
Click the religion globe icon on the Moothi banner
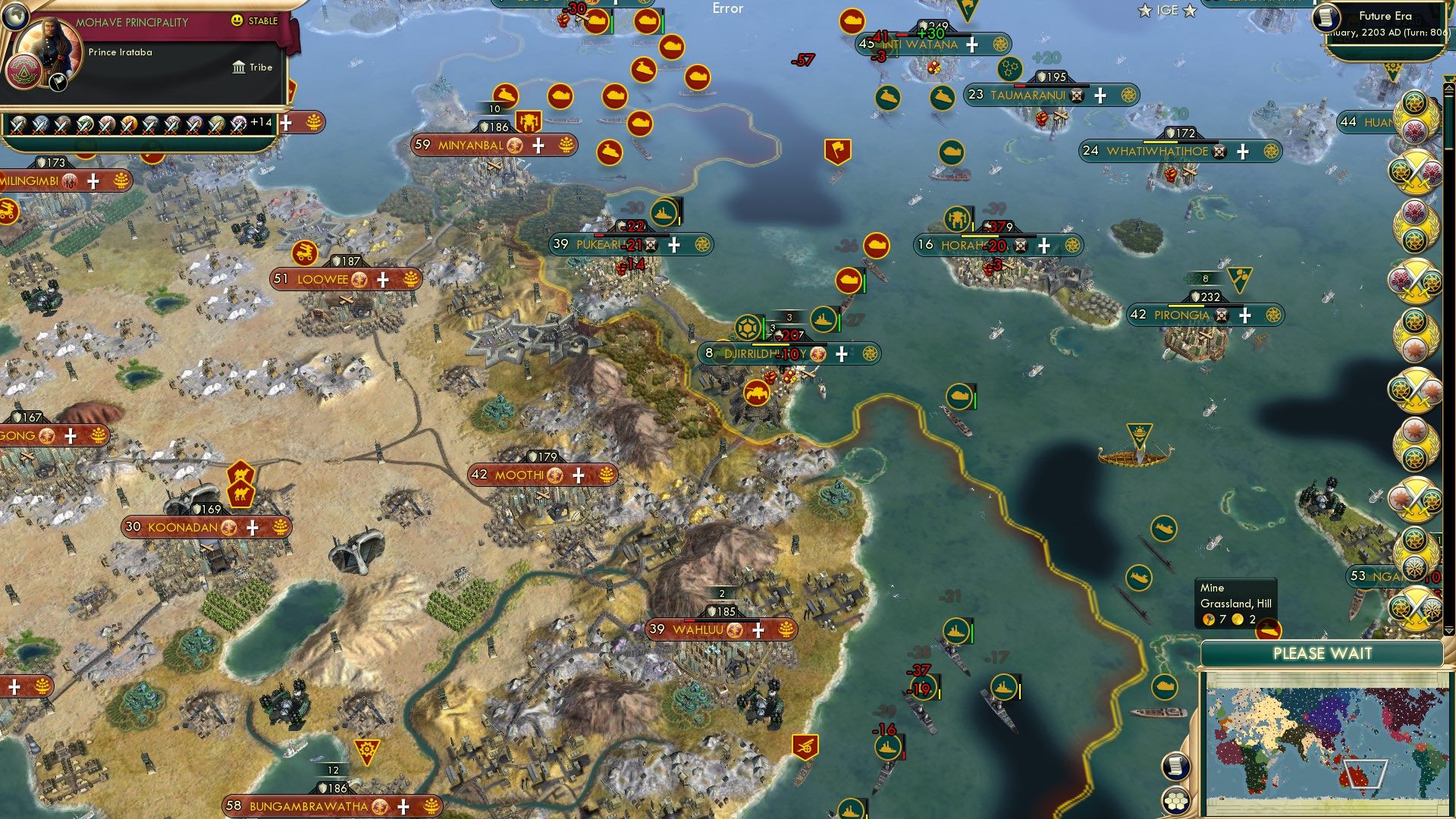point(556,475)
